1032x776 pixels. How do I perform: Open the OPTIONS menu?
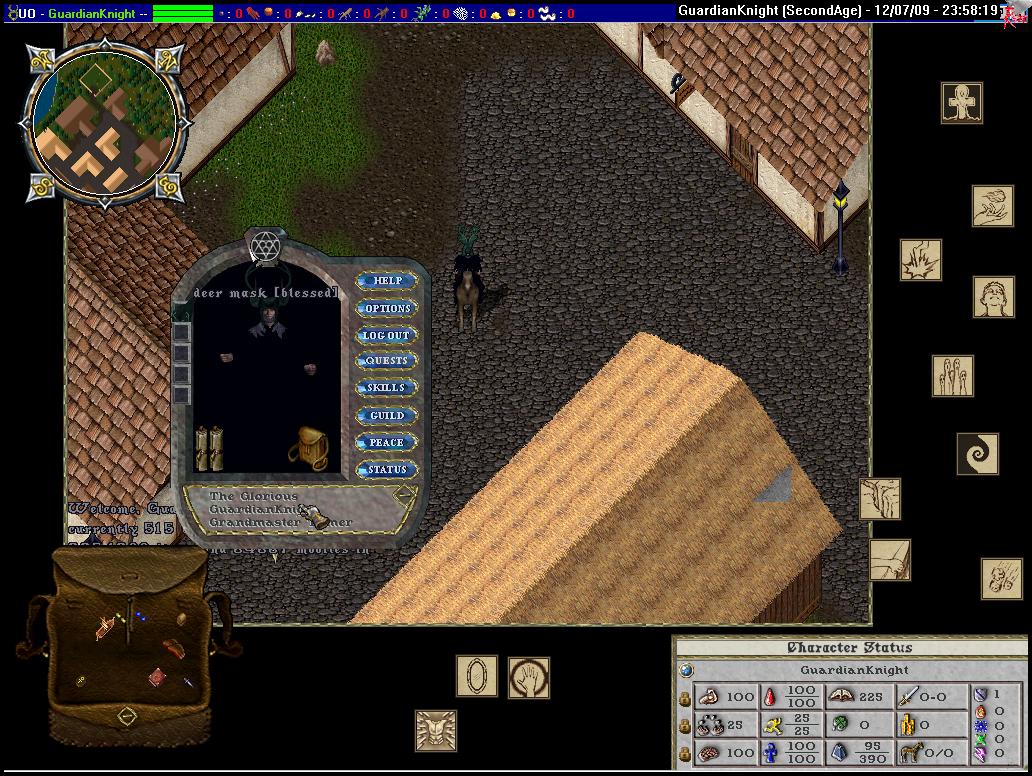coord(387,308)
